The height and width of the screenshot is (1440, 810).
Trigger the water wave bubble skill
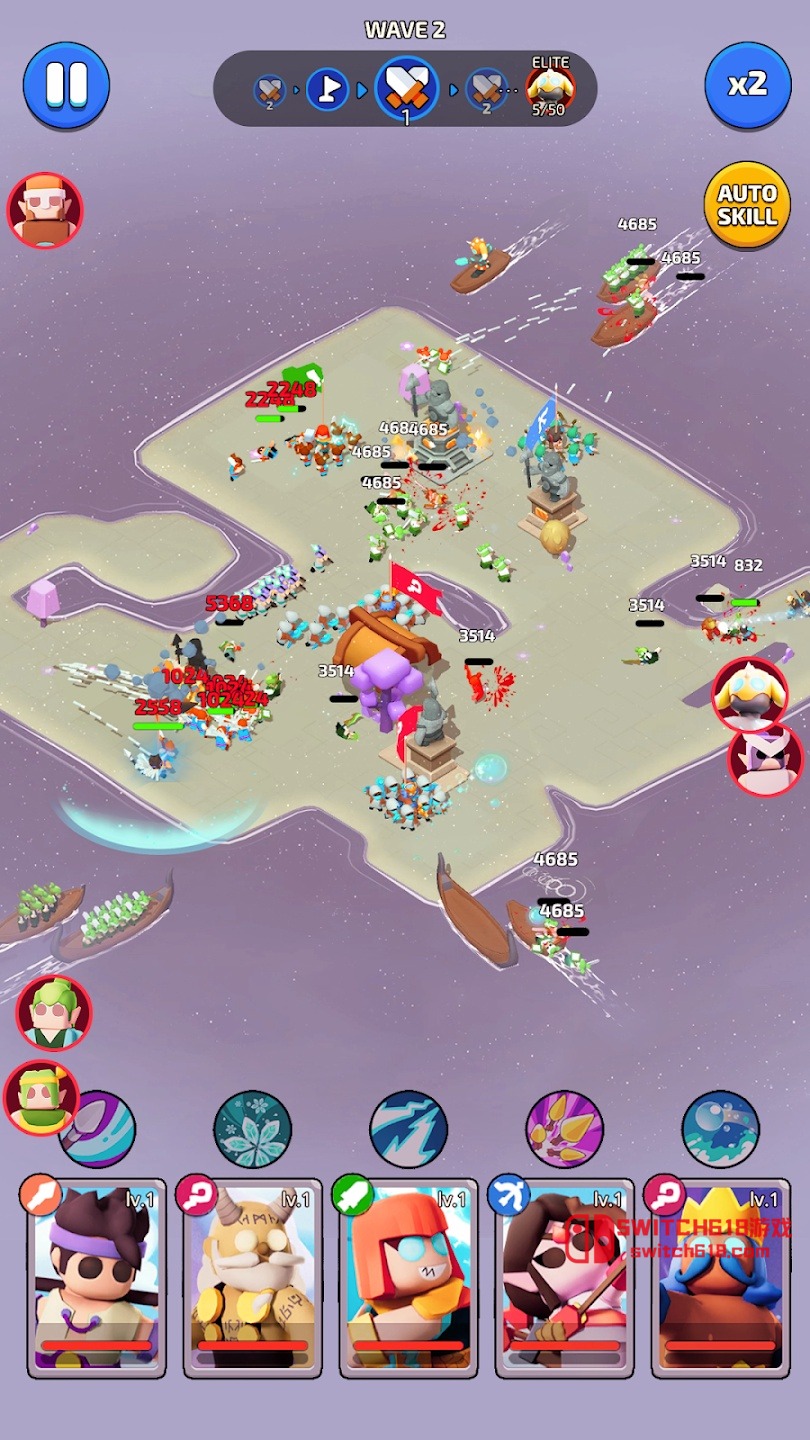coord(720,1129)
